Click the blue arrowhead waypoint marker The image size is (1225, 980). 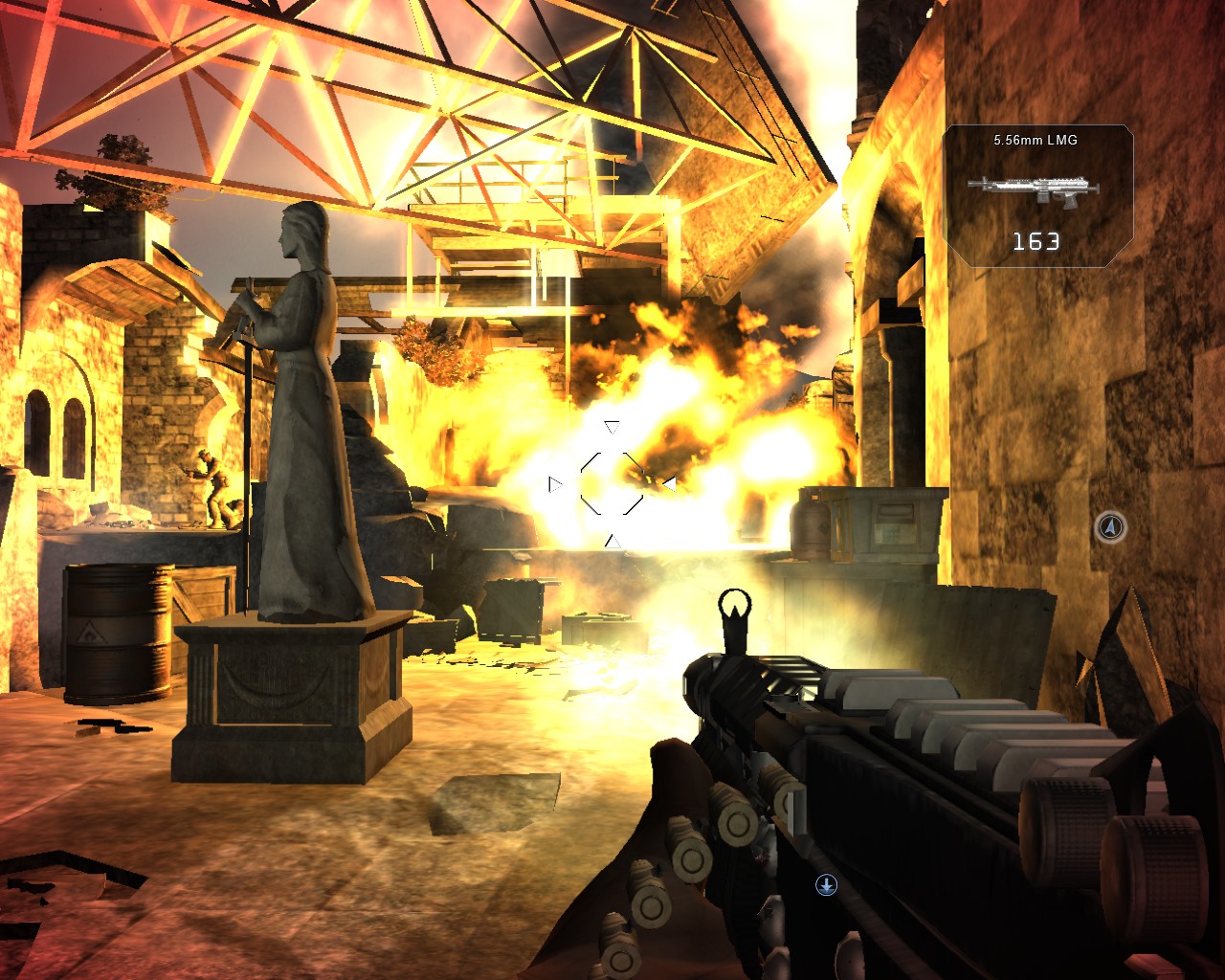1110,526
